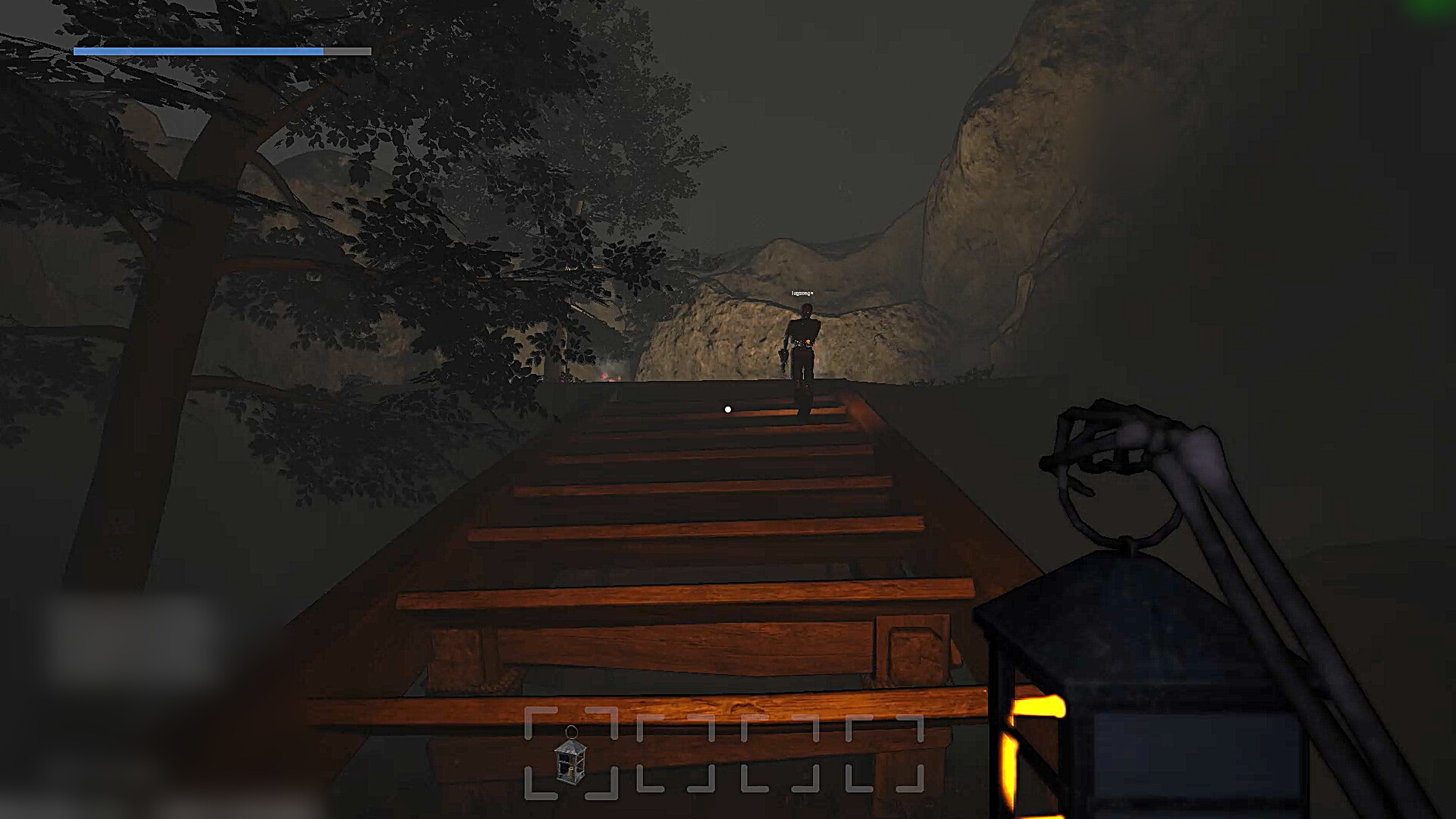Click the white crosshair dot at screen center
1456x819 pixels.
[729, 409]
